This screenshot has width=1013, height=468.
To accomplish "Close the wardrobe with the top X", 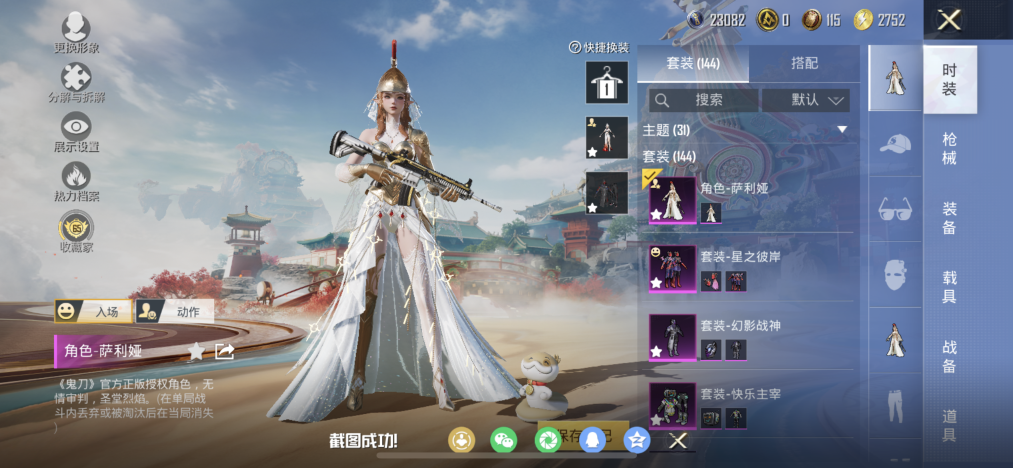I will click(949, 19).
